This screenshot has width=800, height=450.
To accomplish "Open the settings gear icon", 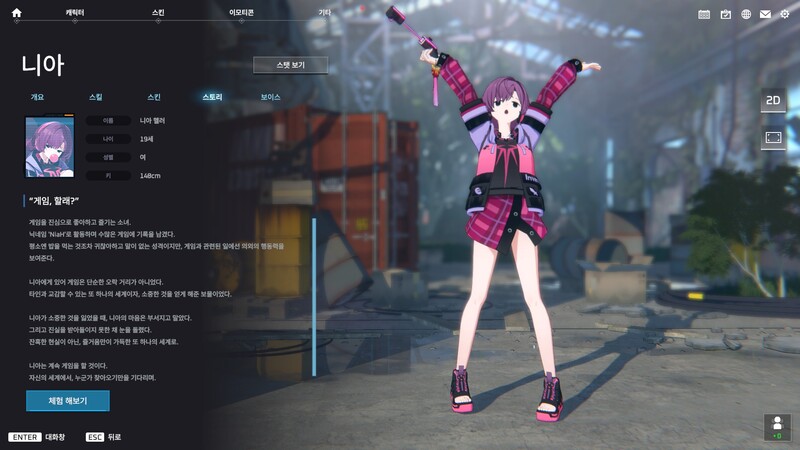I will (x=785, y=14).
